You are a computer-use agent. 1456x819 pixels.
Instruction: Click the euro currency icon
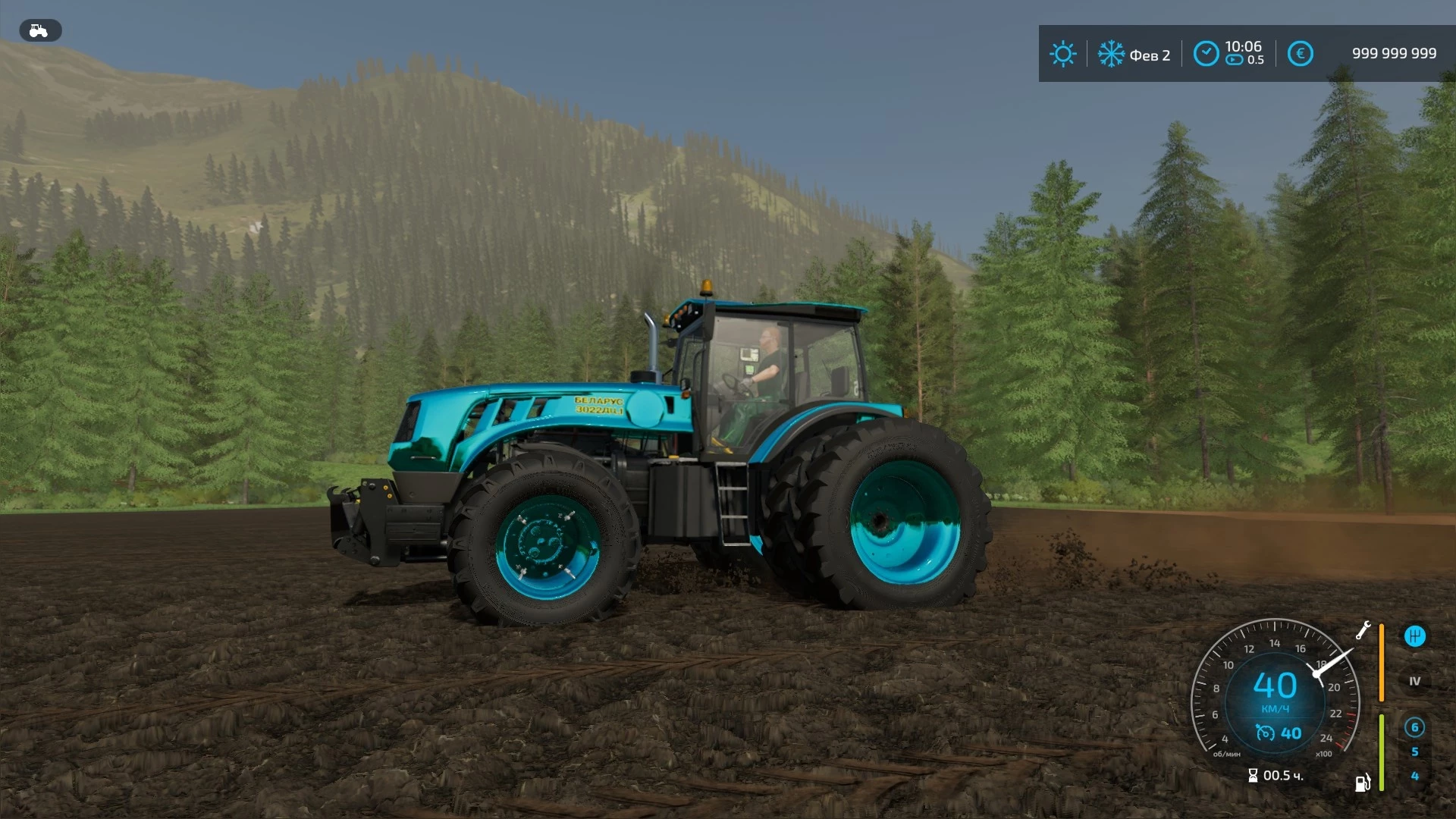1301,54
